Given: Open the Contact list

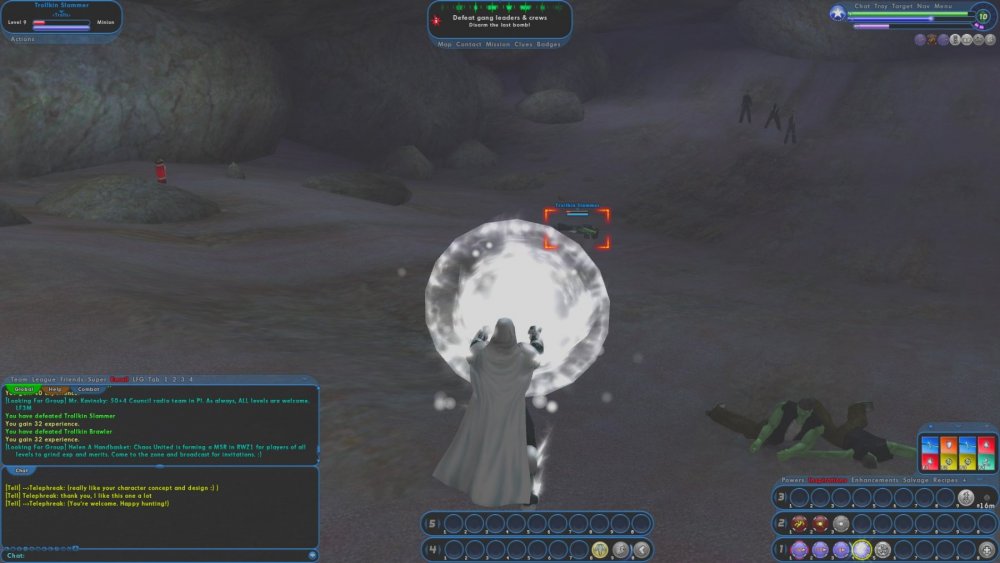Looking at the screenshot, I should 469,44.
